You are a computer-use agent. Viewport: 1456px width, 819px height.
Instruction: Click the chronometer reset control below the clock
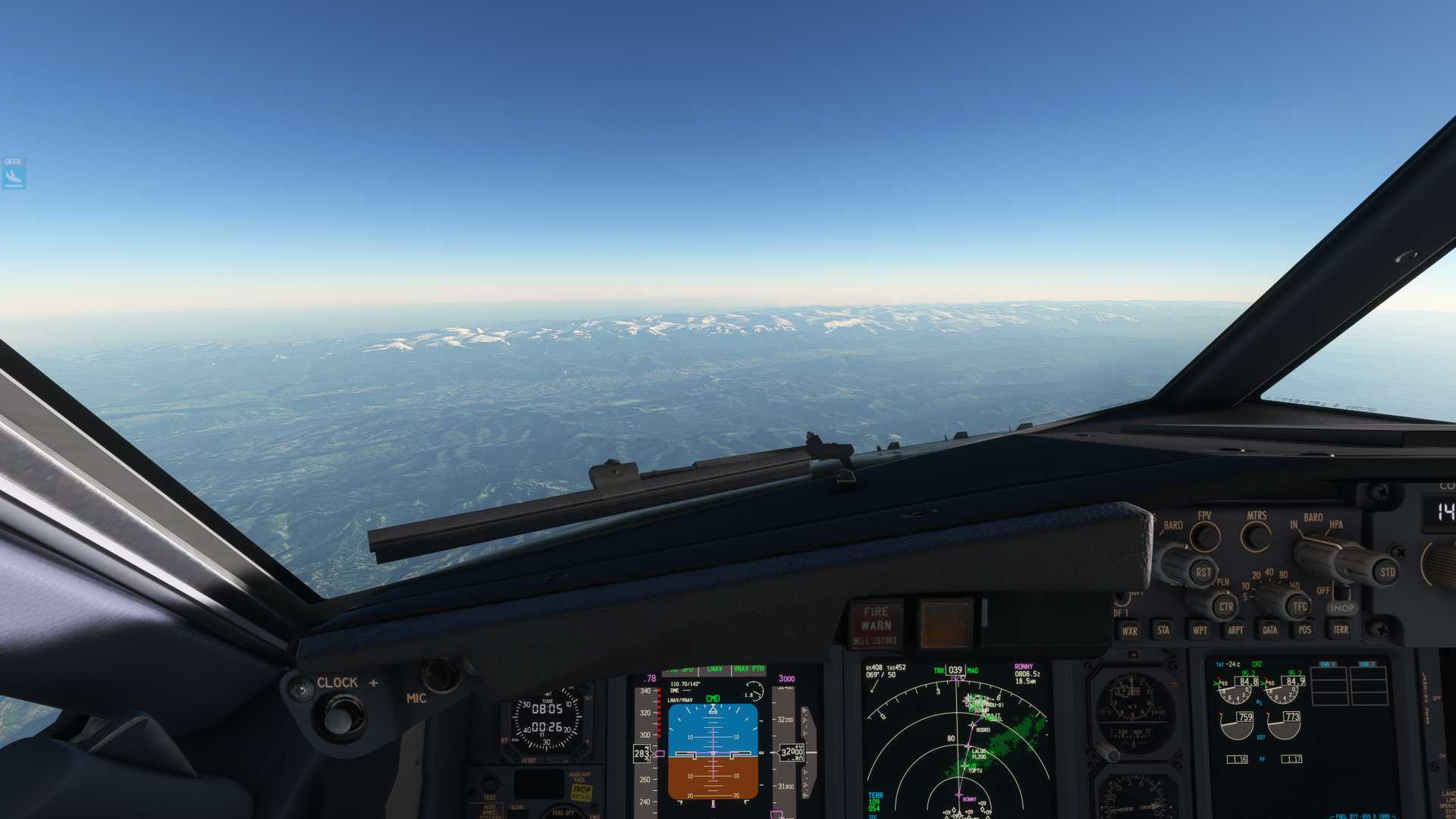pyautogui.click(x=529, y=760)
